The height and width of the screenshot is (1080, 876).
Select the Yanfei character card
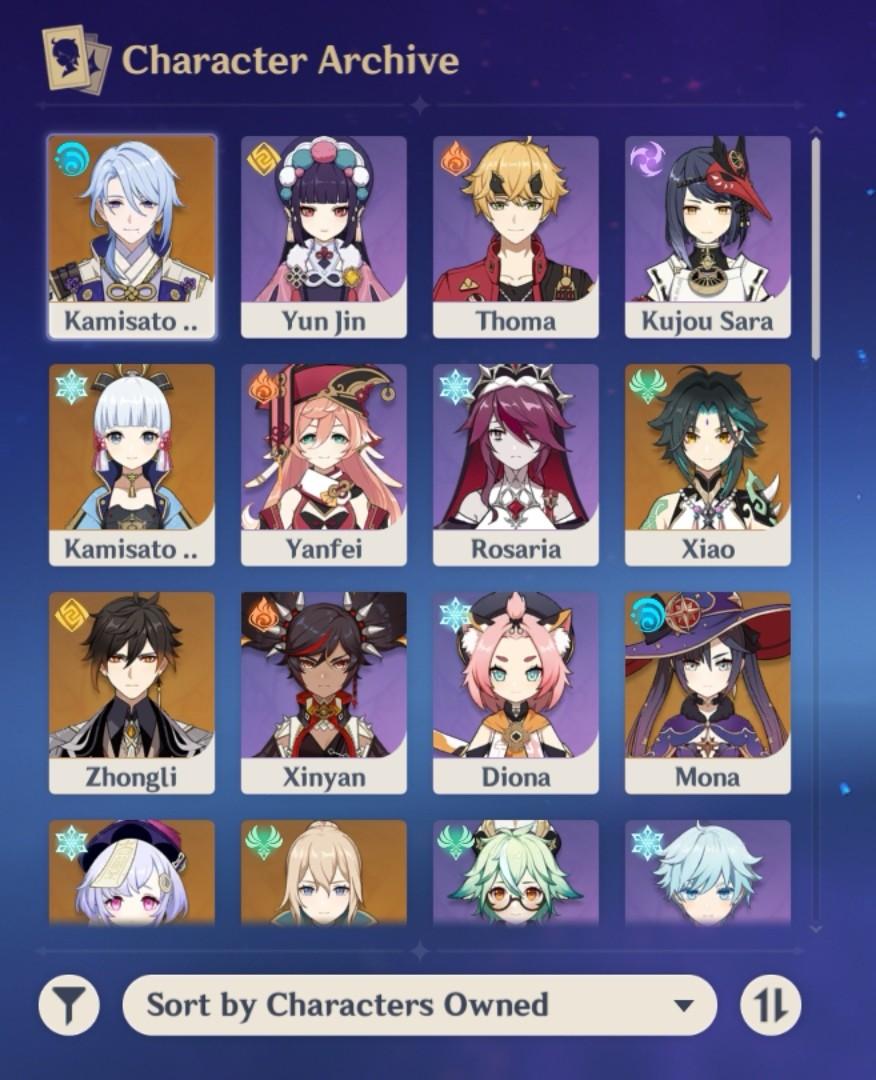323,464
